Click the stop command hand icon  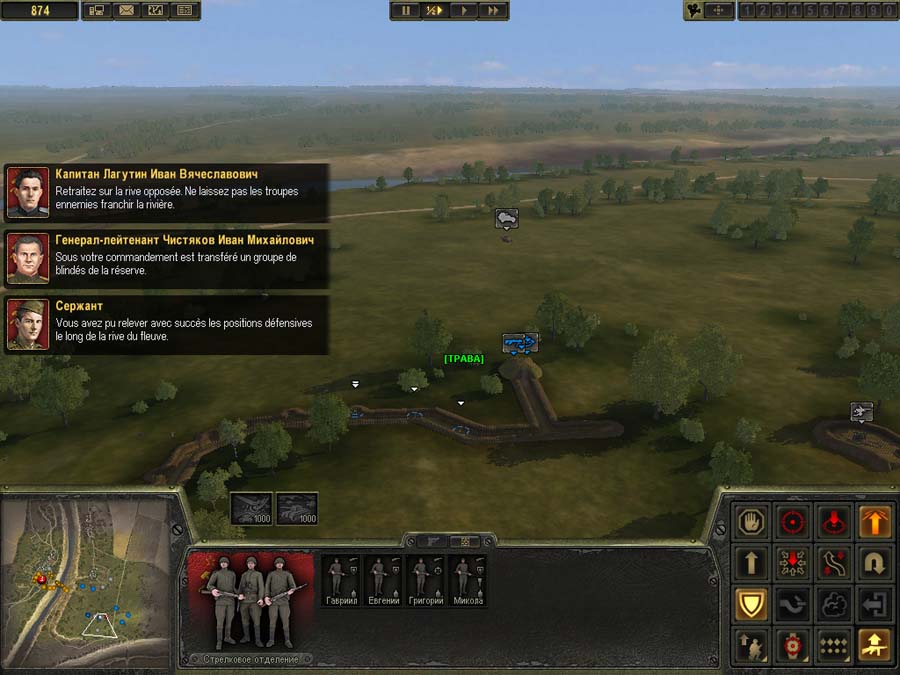click(x=752, y=521)
